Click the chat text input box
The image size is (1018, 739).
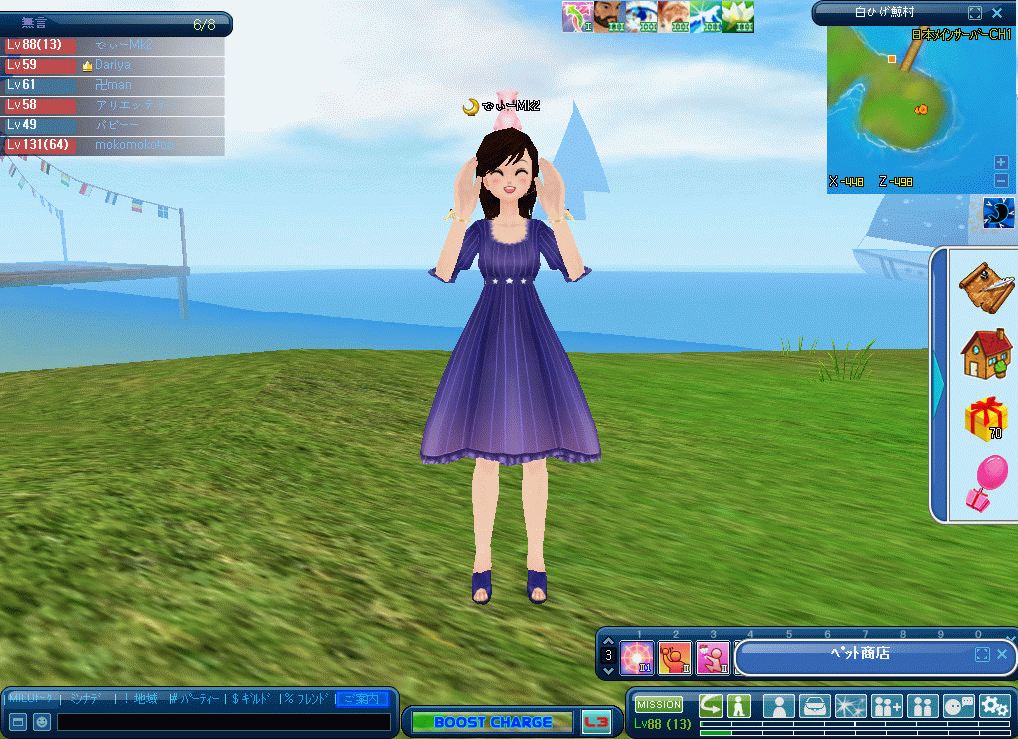[x=223, y=721]
